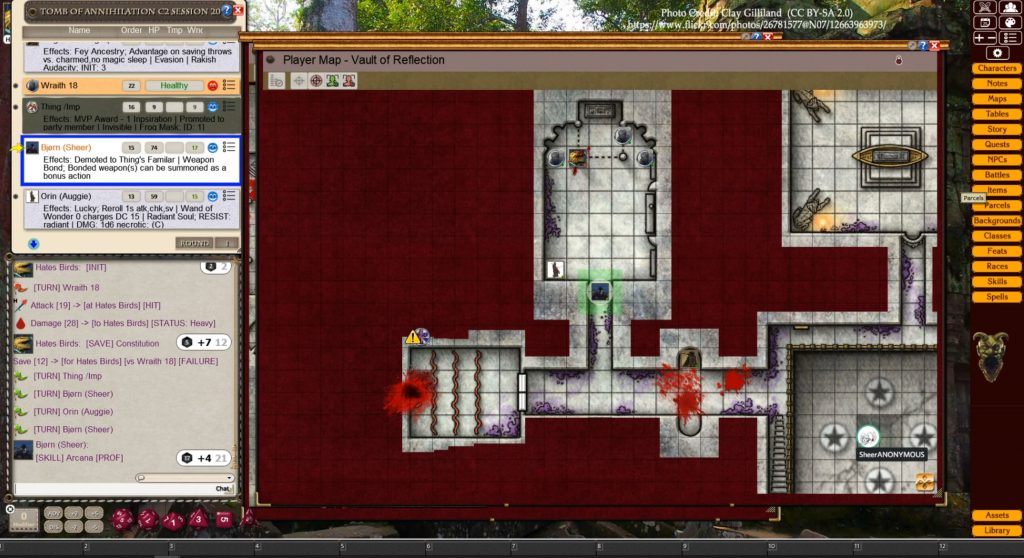The height and width of the screenshot is (558, 1024).
Task: Click the Modifier box
Action: pyautogui.click(x=24, y=518)
